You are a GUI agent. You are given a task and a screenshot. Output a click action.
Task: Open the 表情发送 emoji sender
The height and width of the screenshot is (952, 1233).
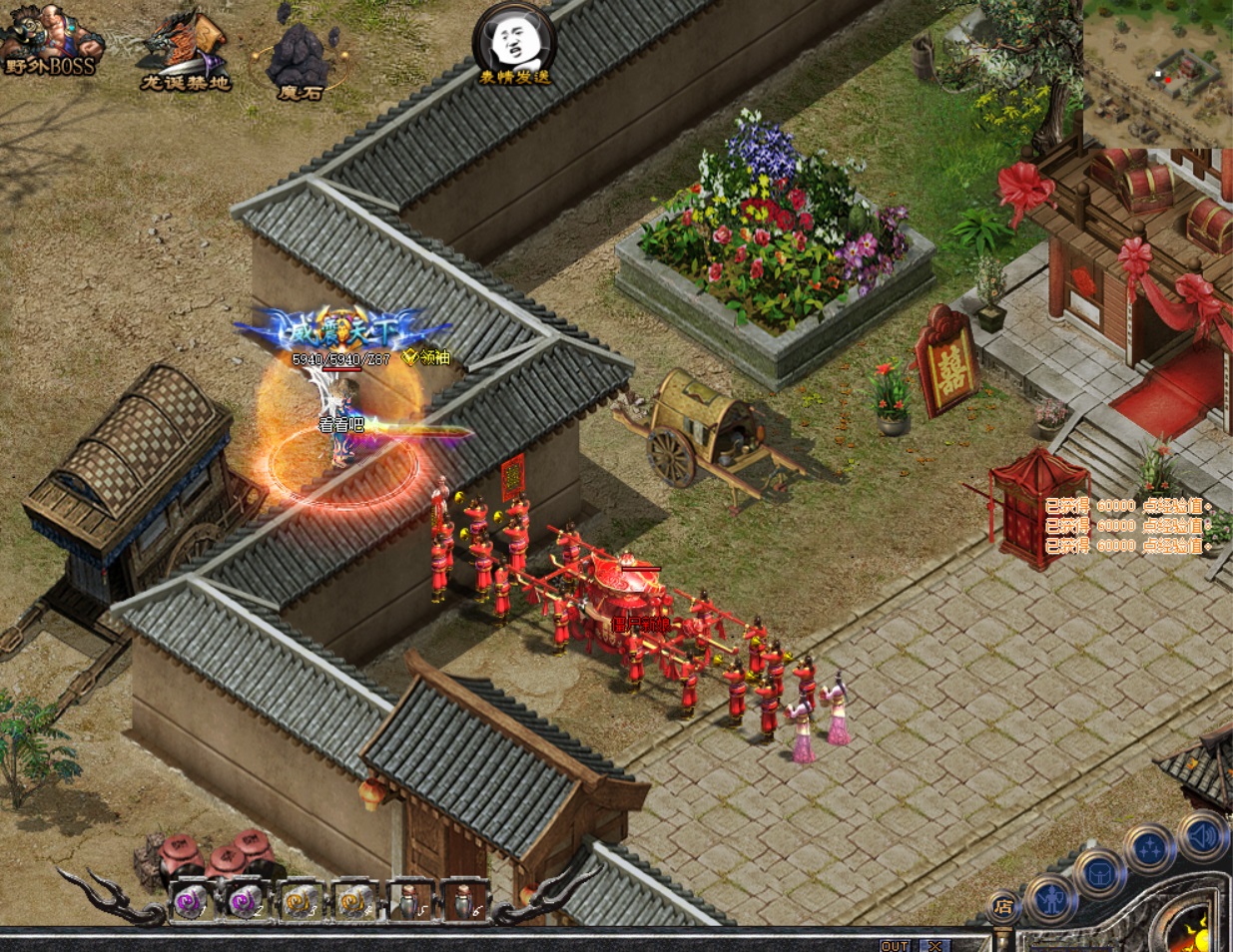514,44
